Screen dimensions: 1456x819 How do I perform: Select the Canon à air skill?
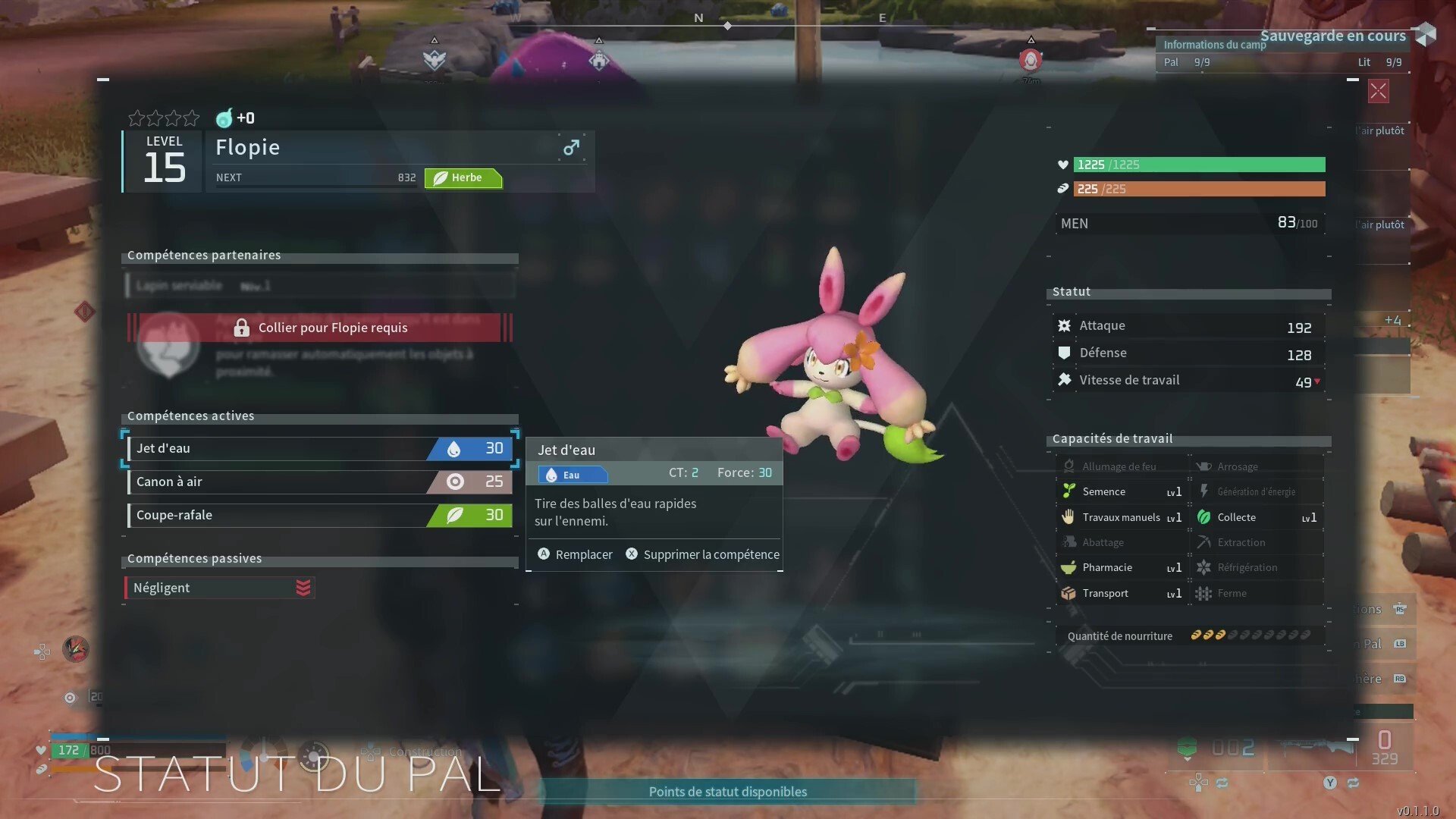coord(319,482)
